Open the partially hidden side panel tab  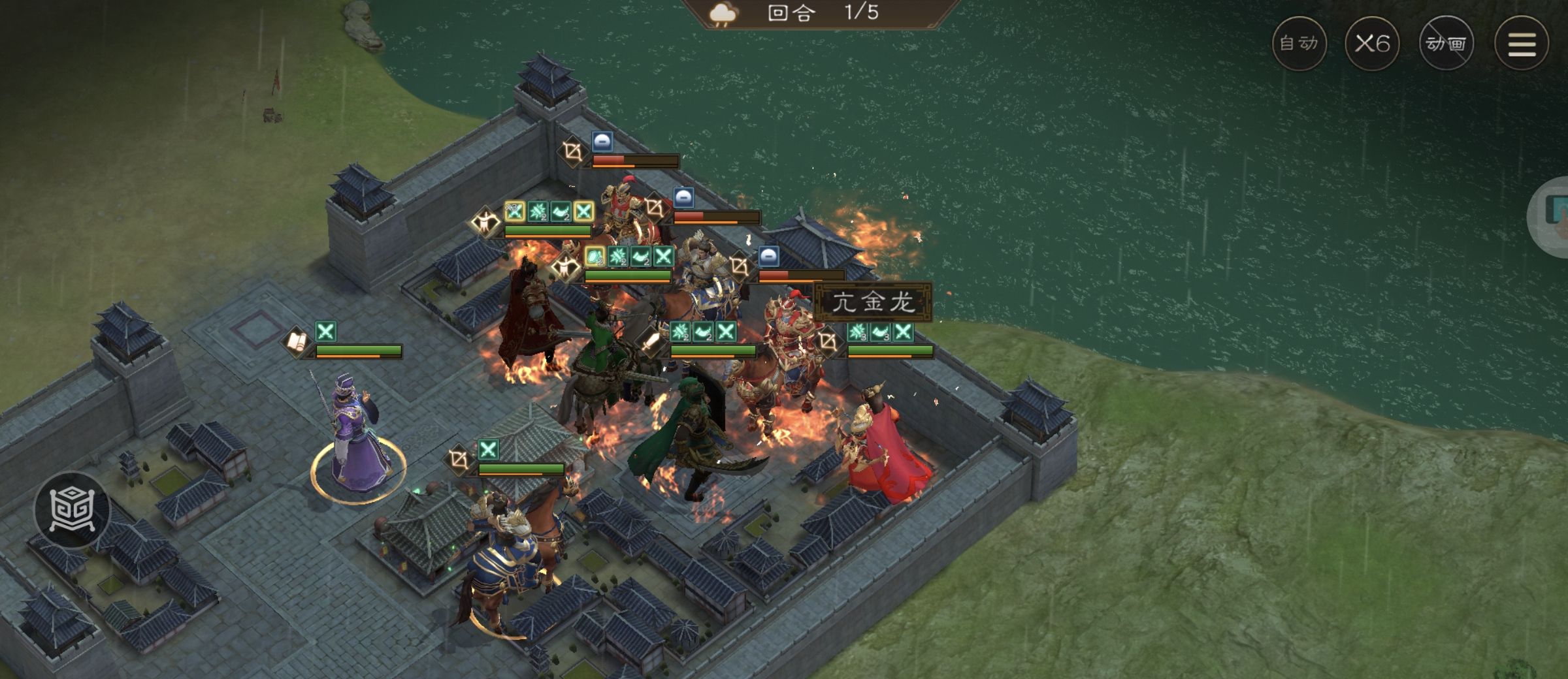click(x=1552, y=216)
